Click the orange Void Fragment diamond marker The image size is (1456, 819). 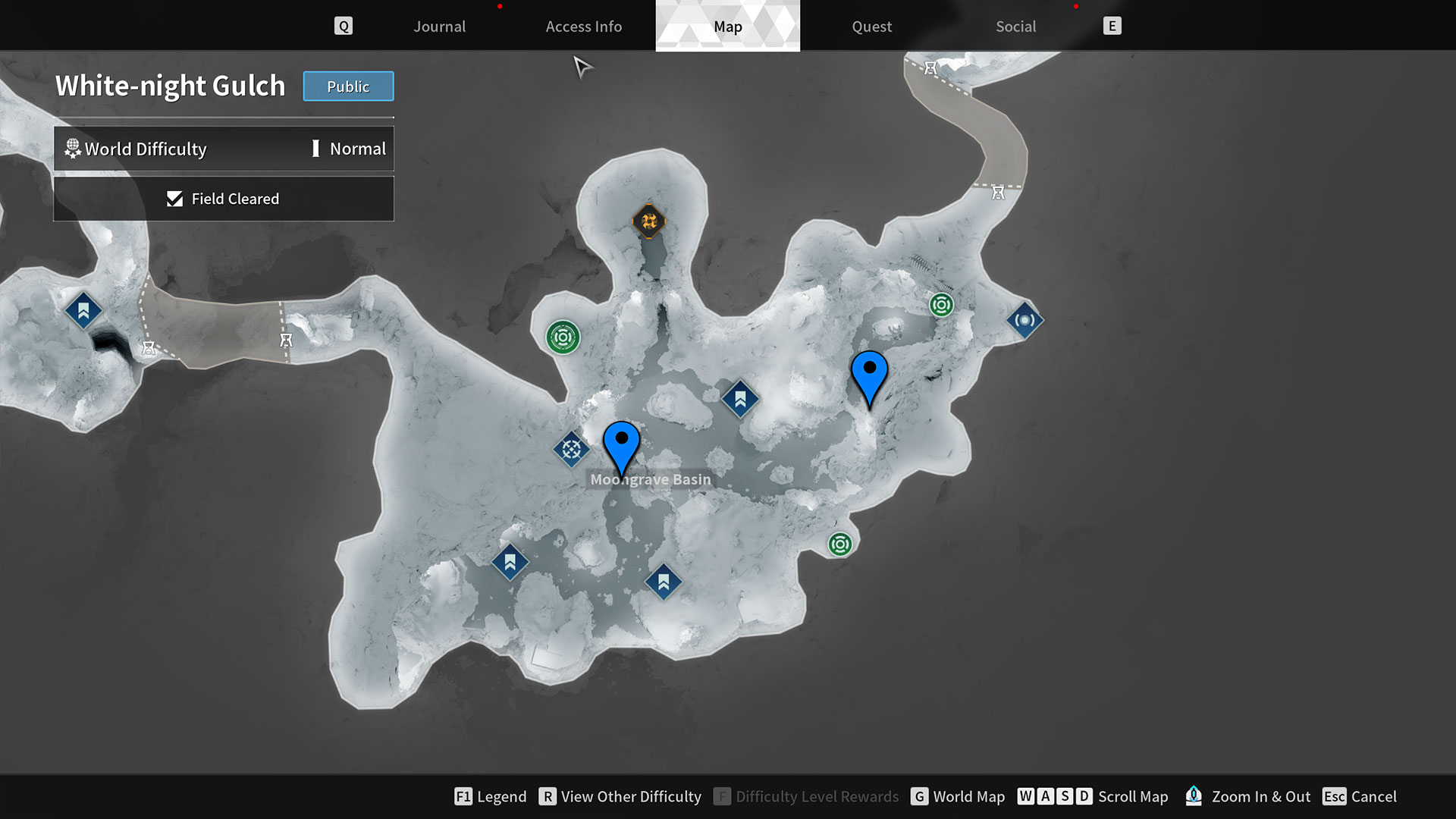click(x=648, y=221)
